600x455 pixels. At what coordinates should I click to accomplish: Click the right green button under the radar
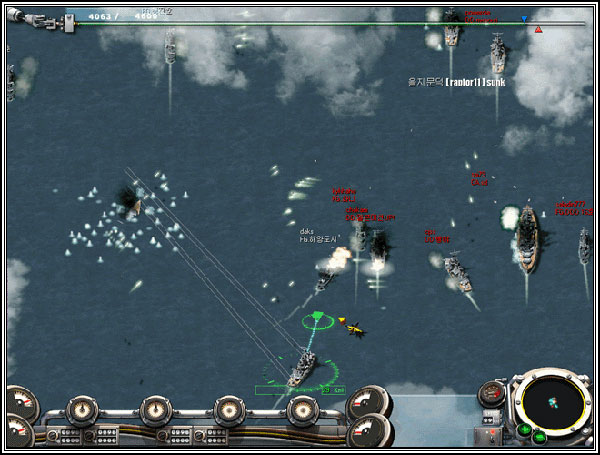click(x=540, y=436)
